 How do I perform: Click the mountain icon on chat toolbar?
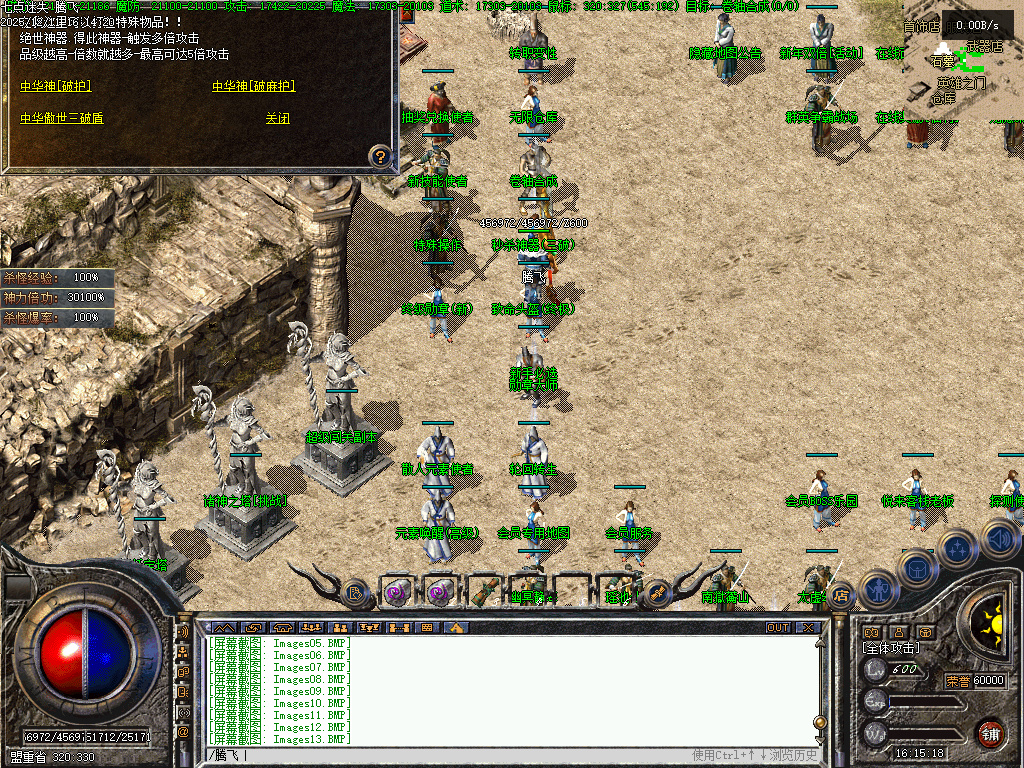(456, 628)
